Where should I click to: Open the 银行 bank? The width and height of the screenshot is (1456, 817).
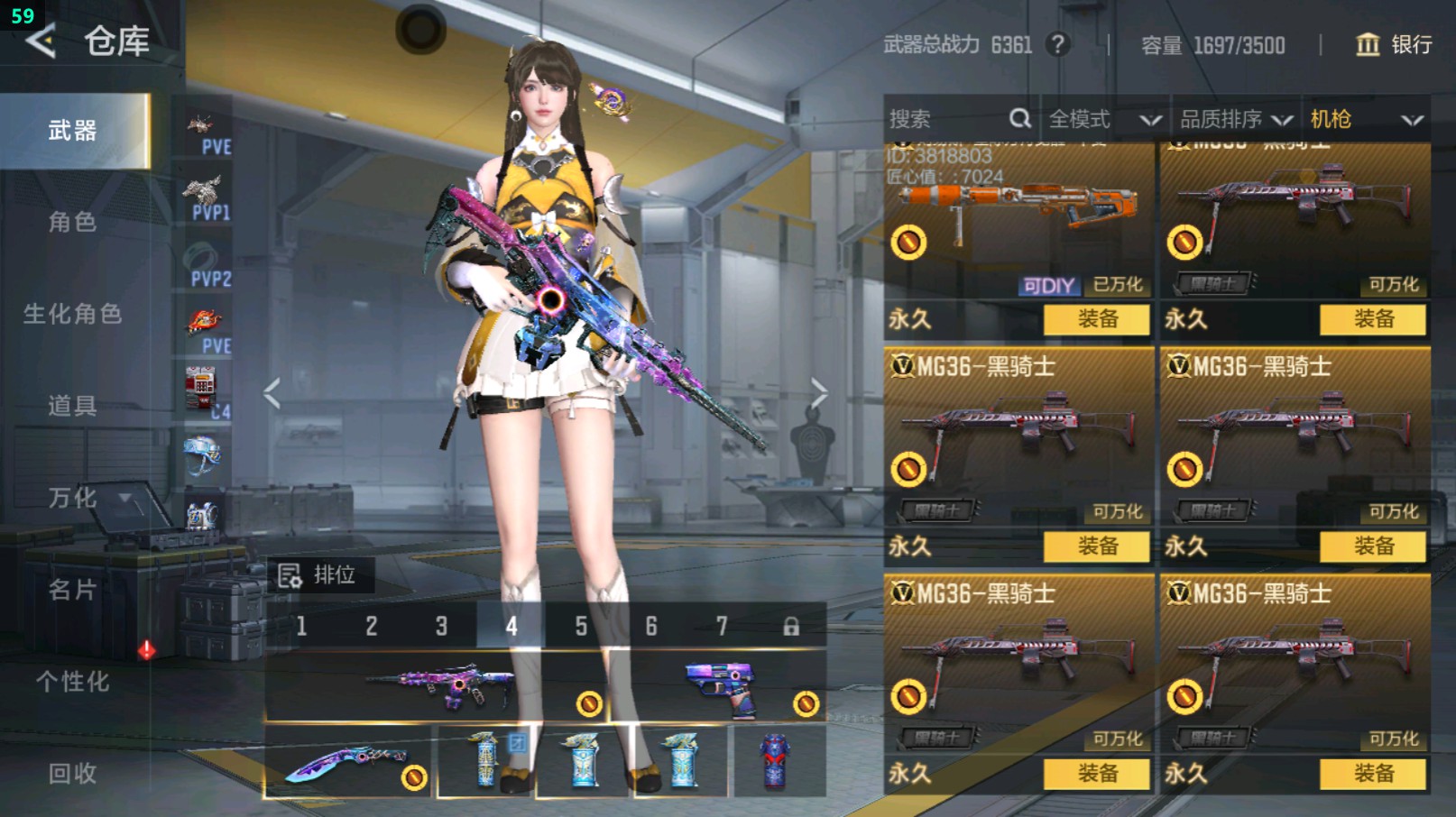(x=1395, y=44)
